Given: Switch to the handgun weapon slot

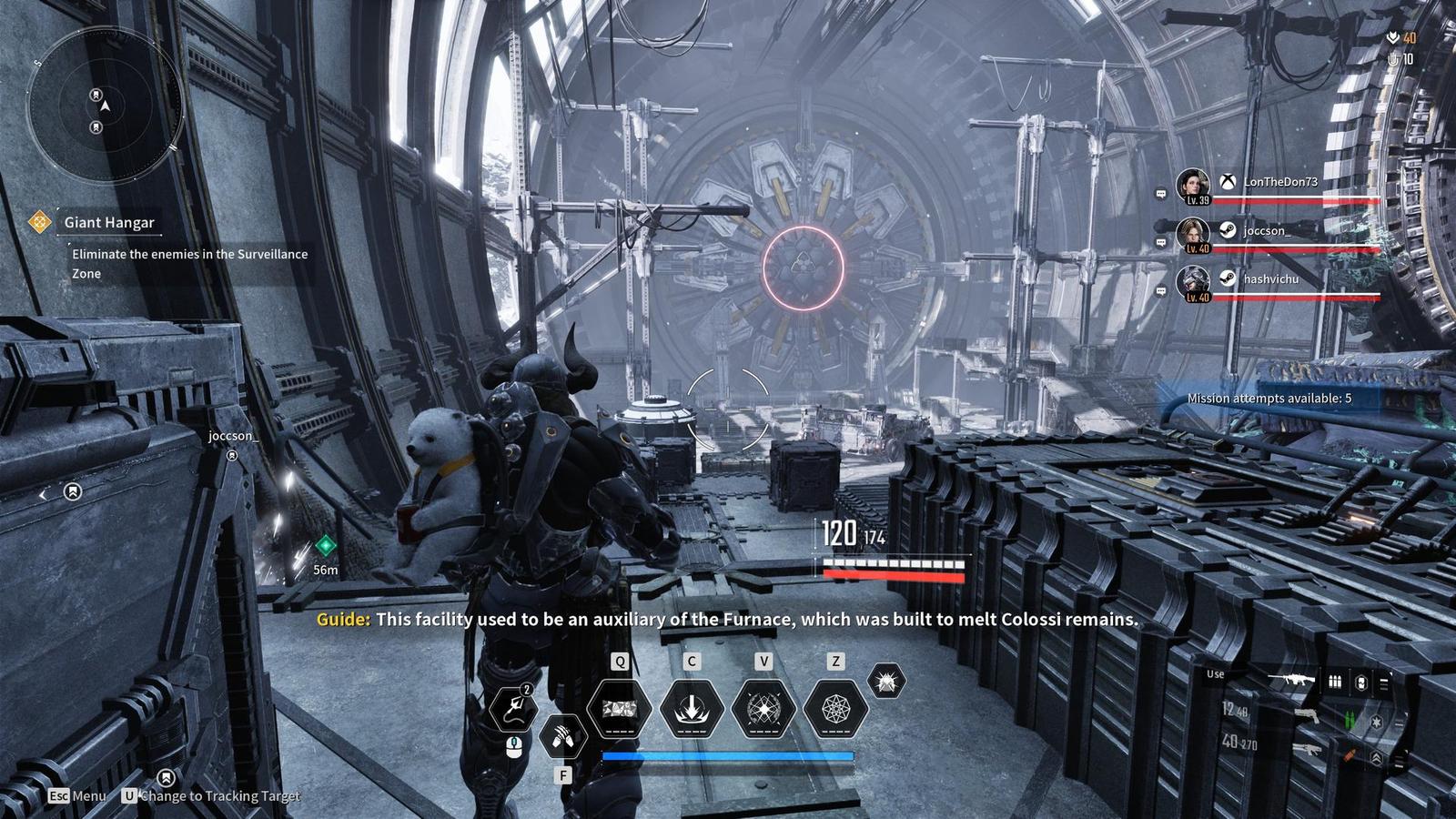Looking at the screenshot, I should [x=1307, y=716].
